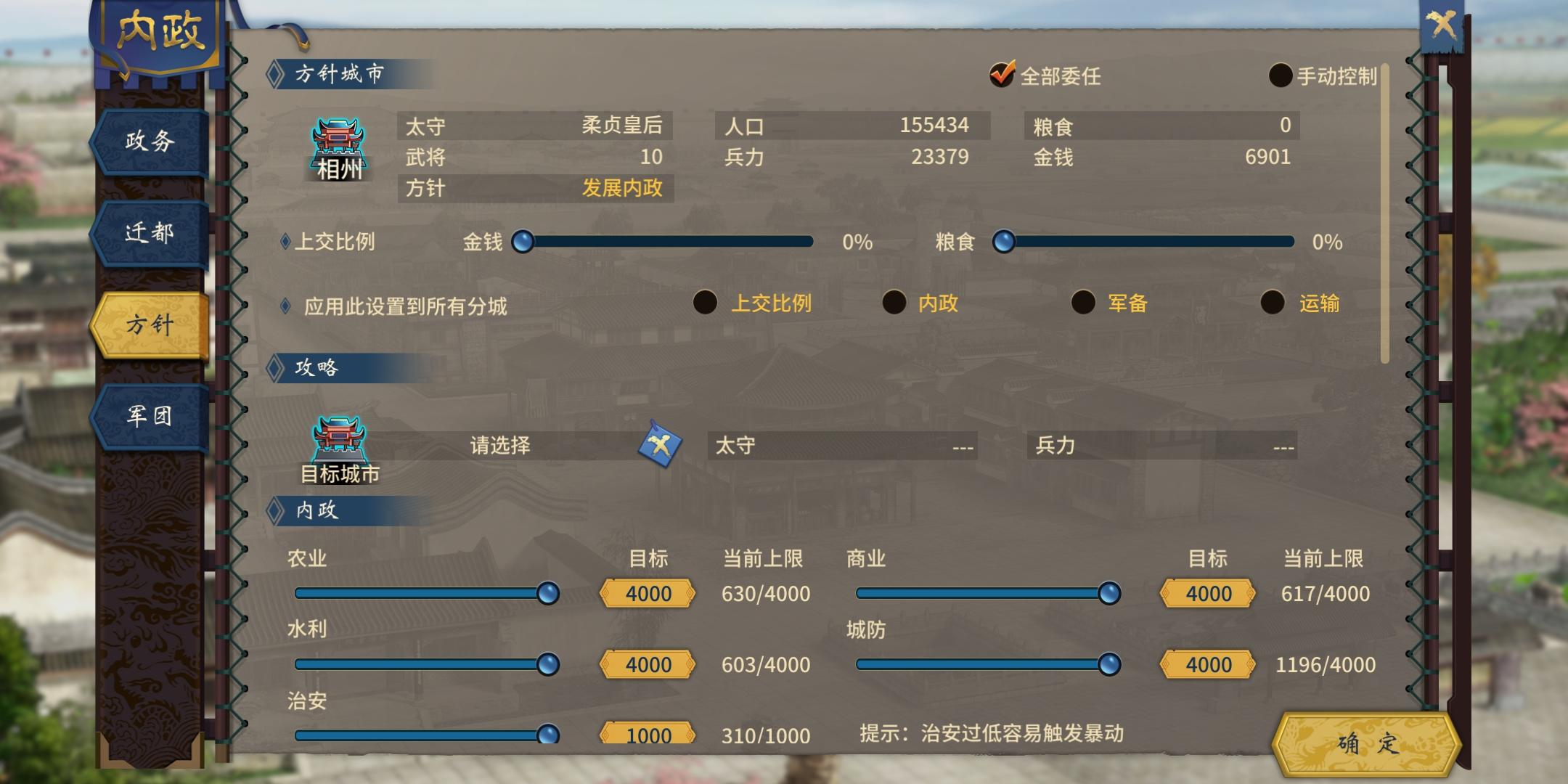The height and width of the screenshot is (784, 1568).
Task: Click the diamond marker beside 攻略 header
Action: [274, 368]
